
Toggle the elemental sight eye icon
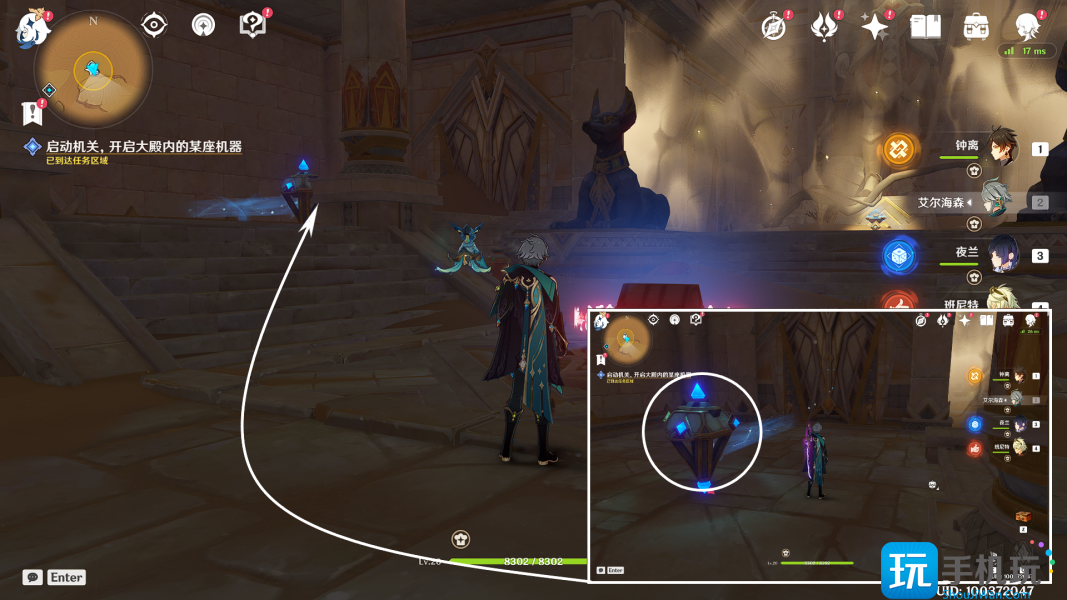coord(154,25)
